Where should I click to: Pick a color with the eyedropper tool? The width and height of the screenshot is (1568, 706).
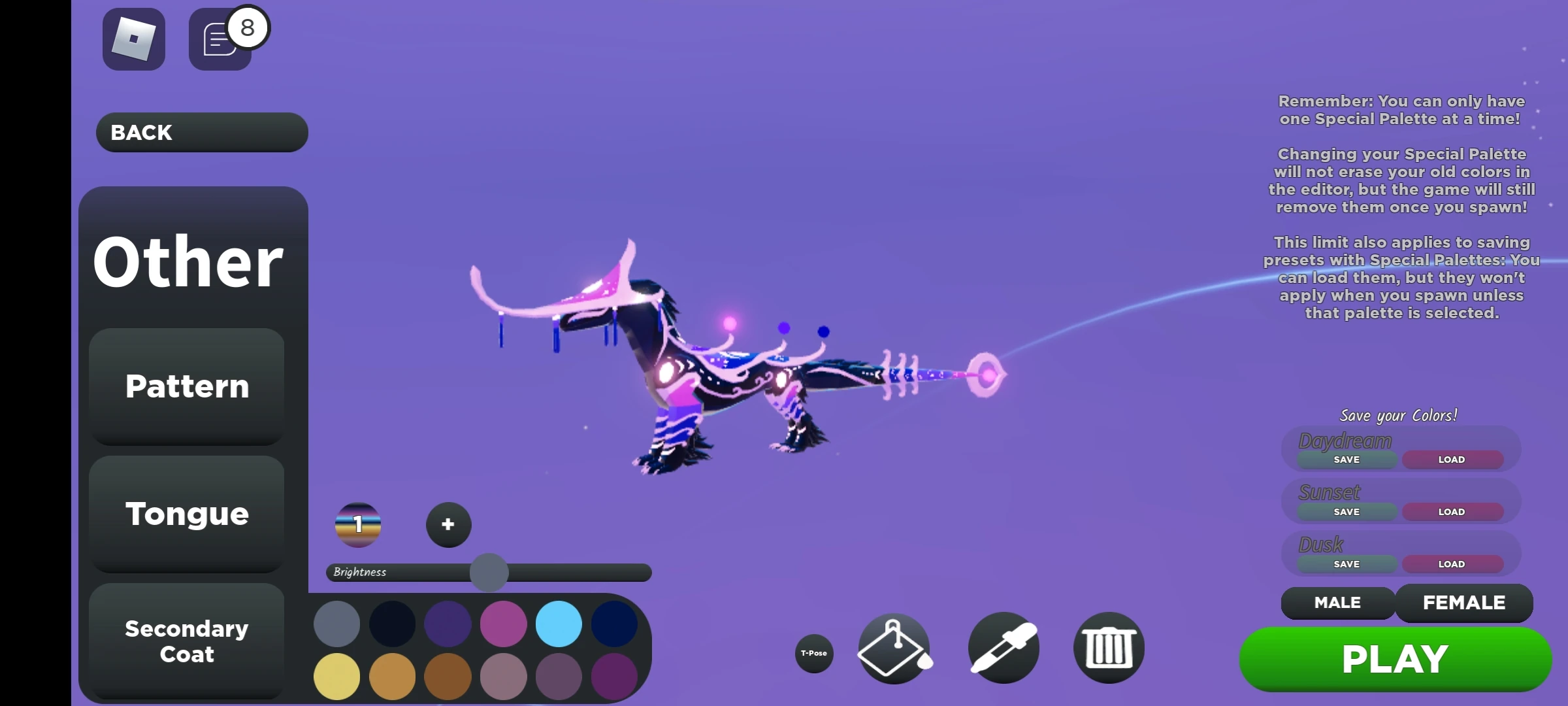(1004, 647)
